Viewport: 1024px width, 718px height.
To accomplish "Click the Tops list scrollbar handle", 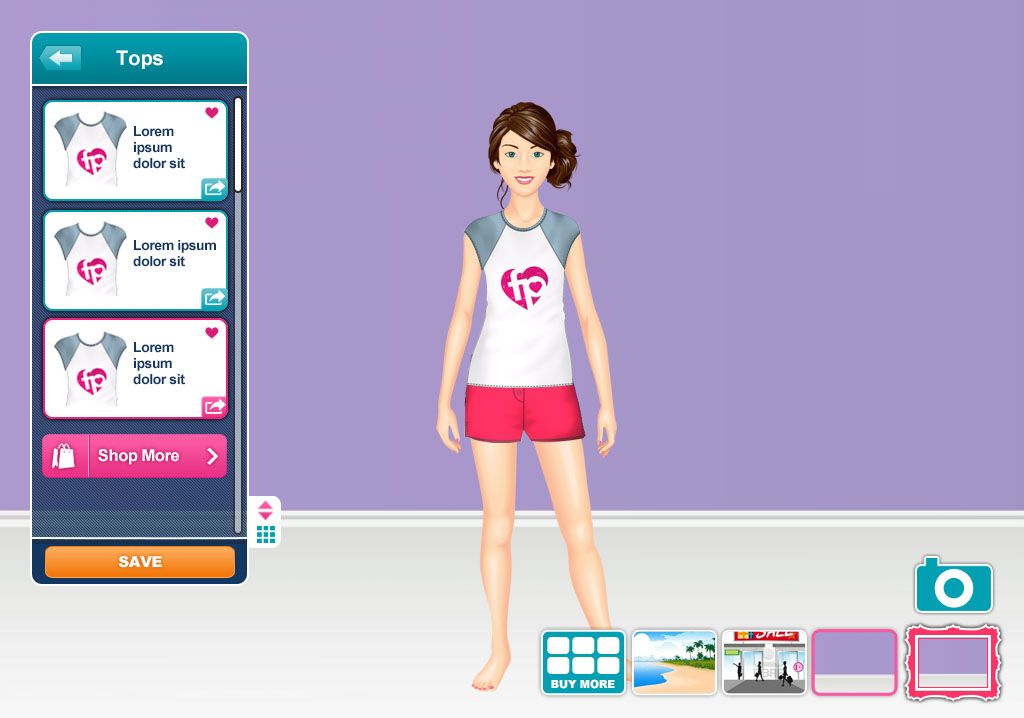I will (x=238, y=145).
